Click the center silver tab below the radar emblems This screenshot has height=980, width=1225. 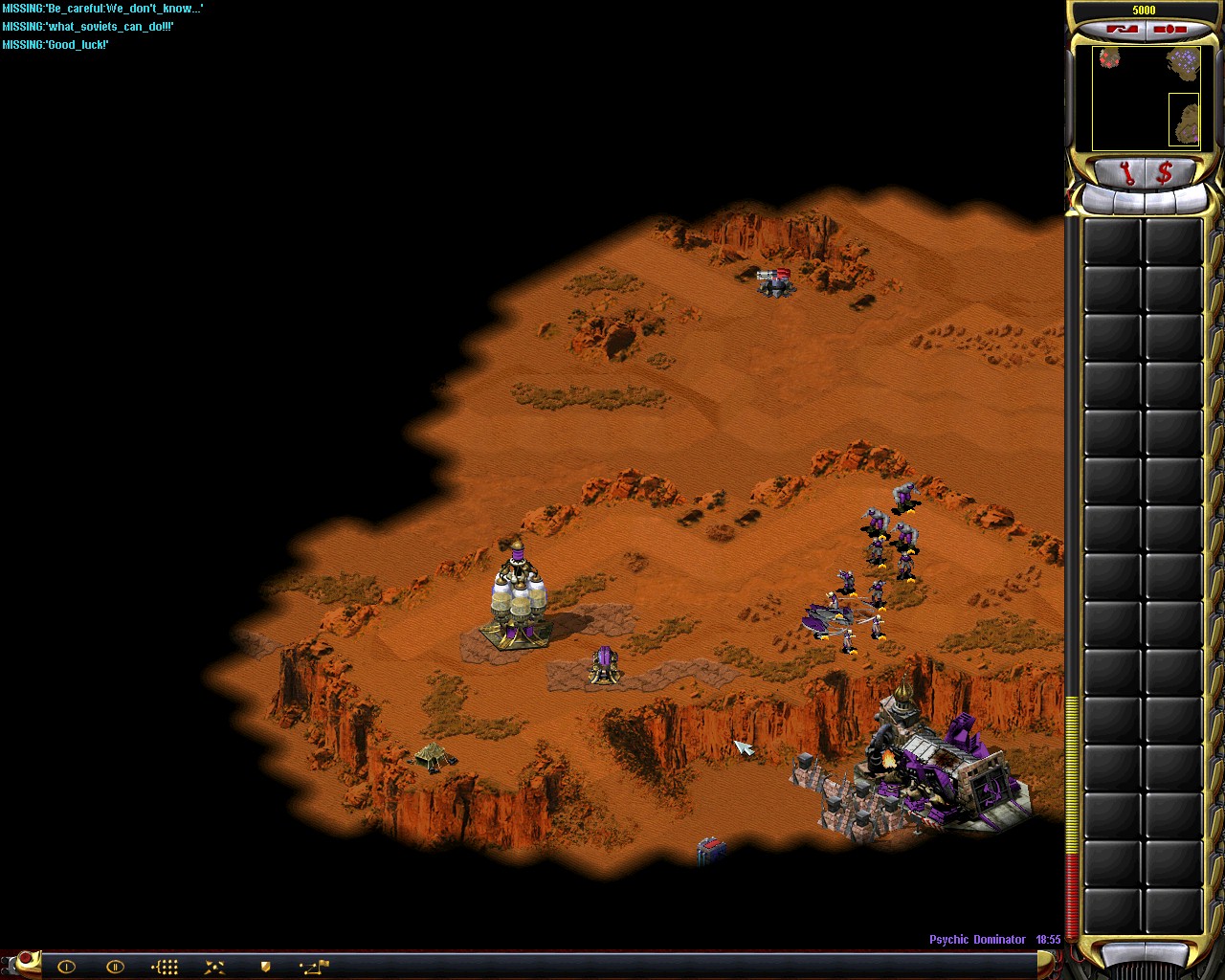pos(1144,201)
